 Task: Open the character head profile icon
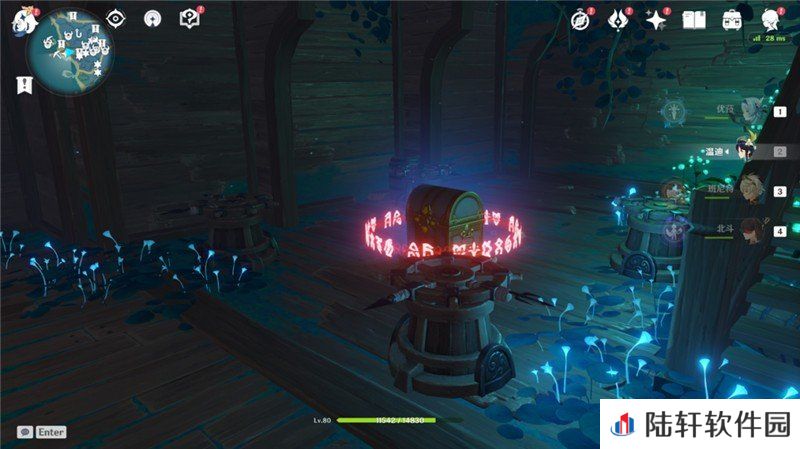769,19
